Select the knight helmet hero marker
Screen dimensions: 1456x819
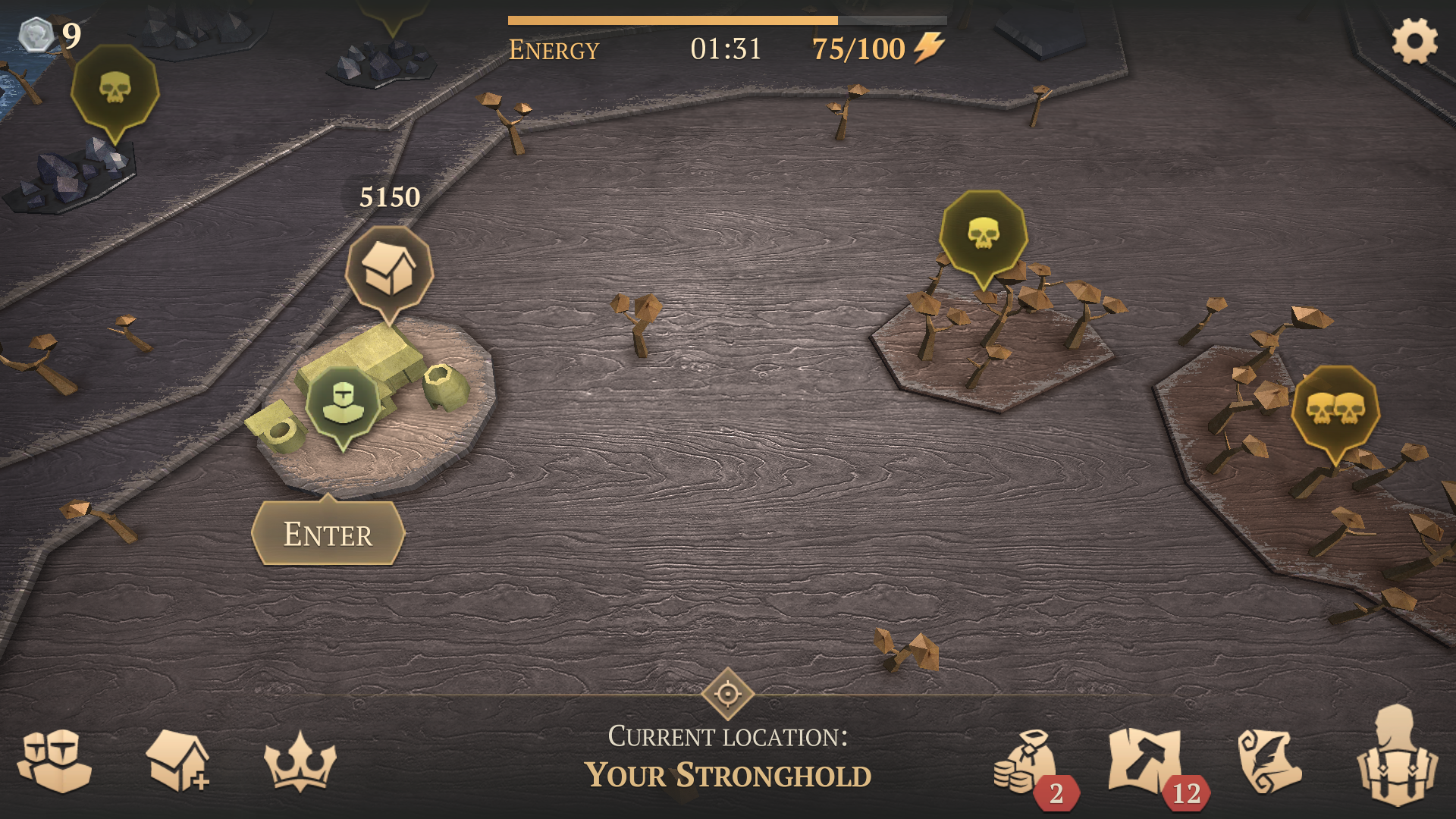point(343,403)
